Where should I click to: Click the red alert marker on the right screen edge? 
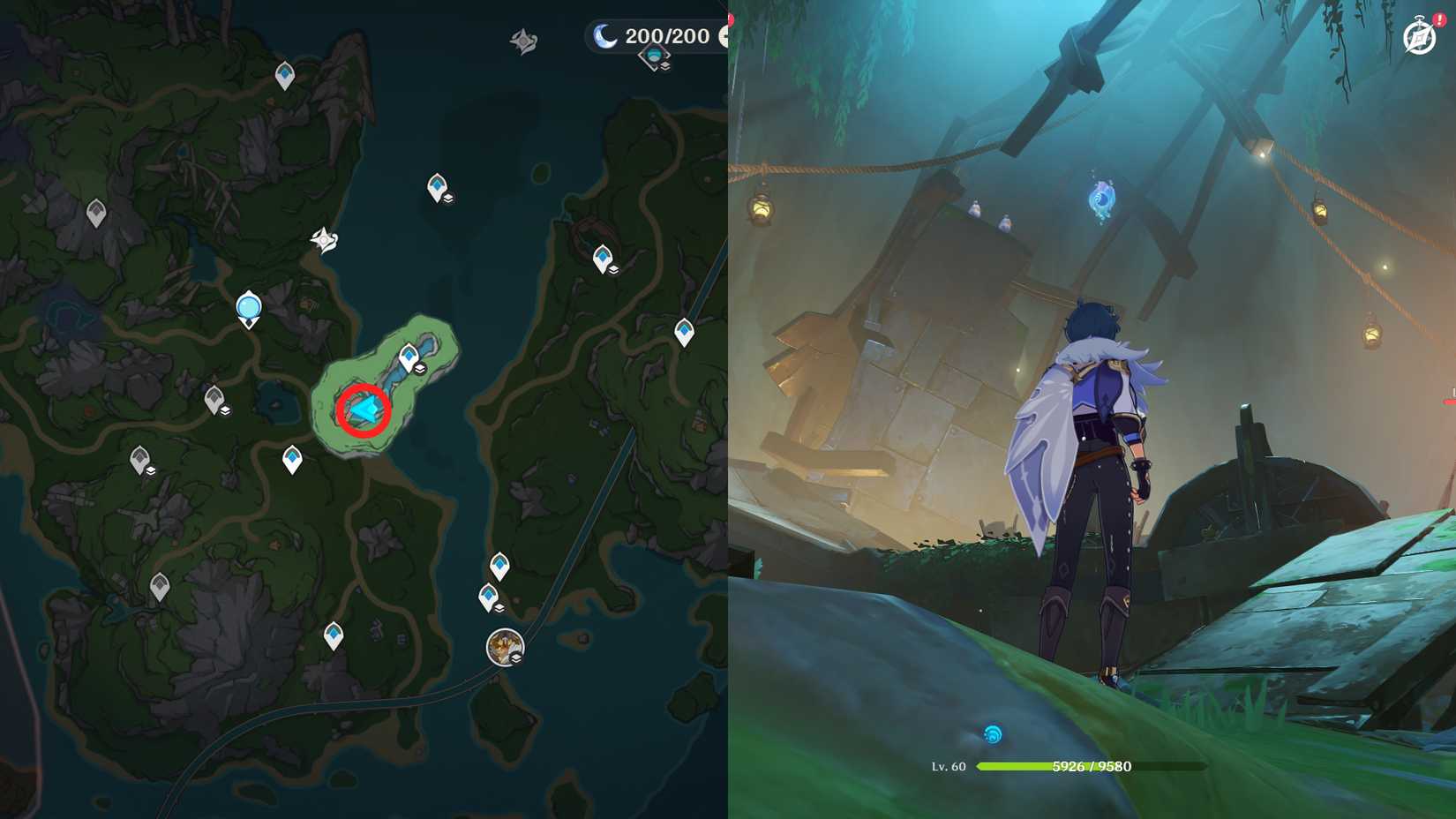click(1451, 402)
